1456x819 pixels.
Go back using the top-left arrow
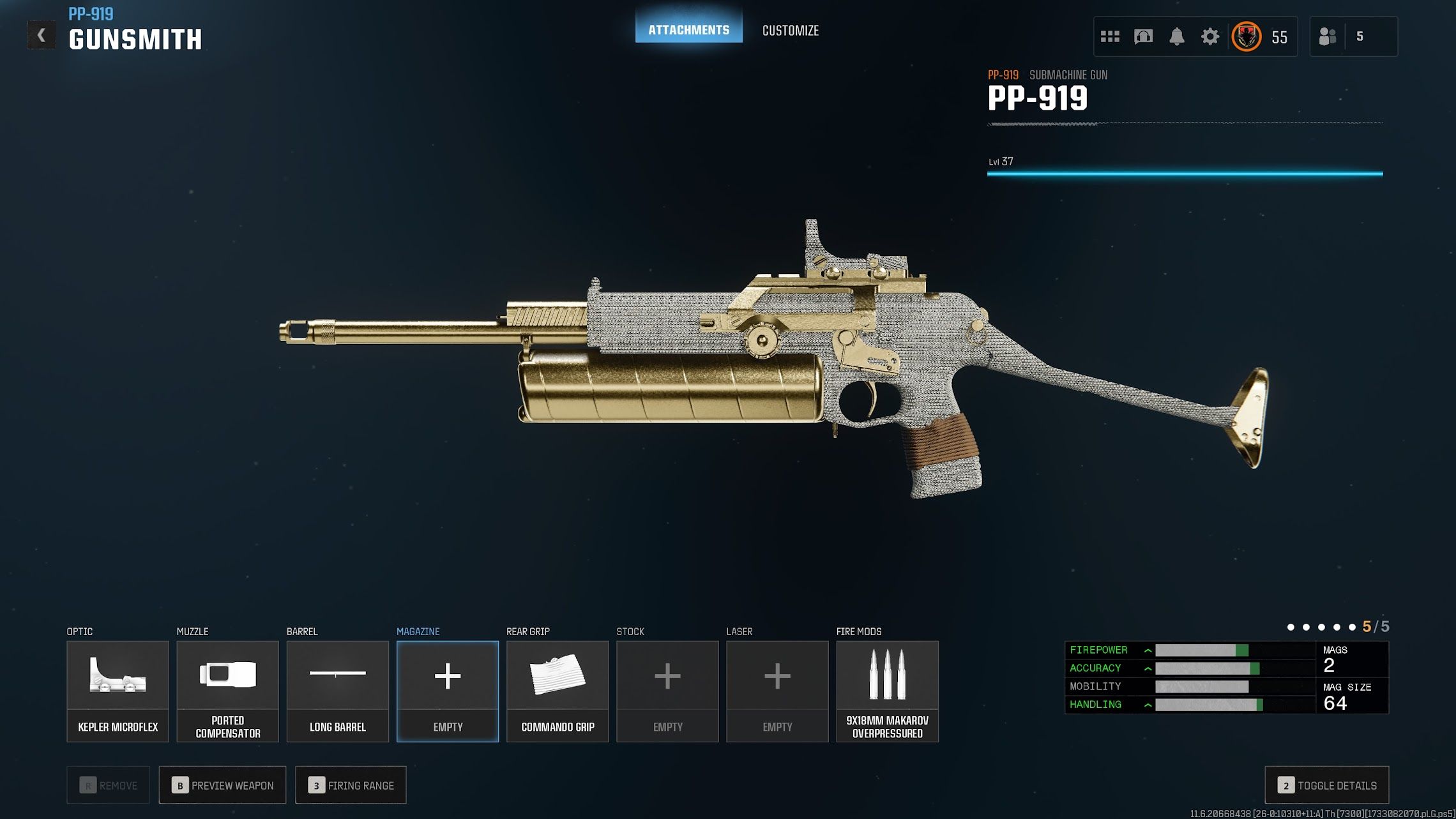[x=42, y=35]
